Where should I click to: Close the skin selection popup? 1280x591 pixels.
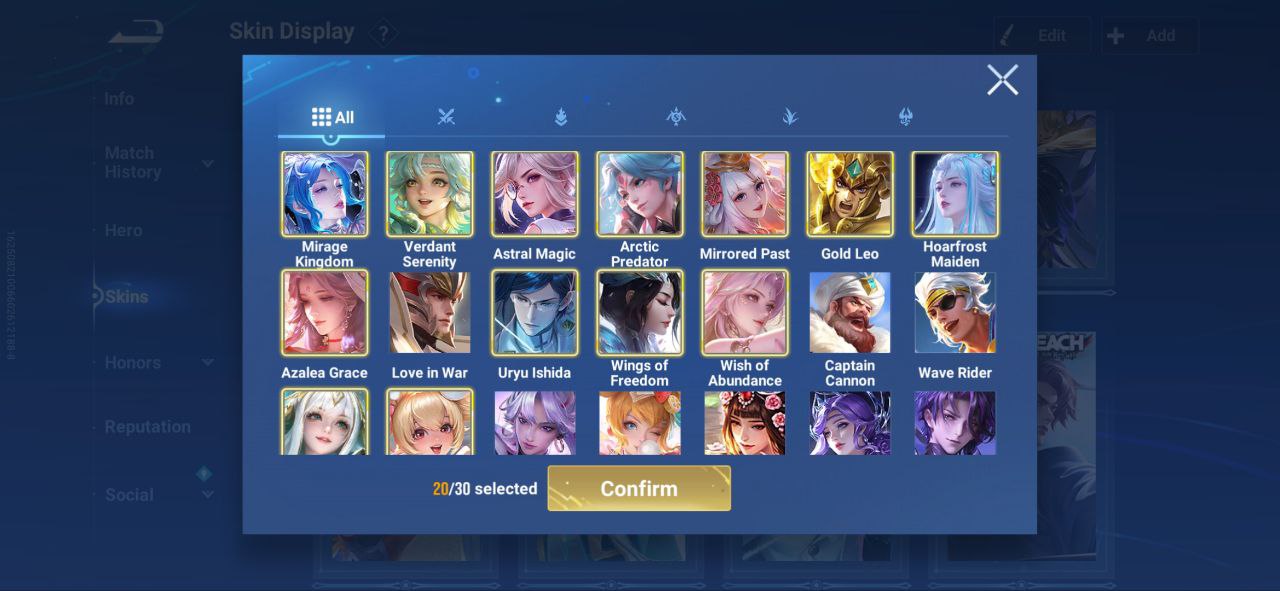point(1002,80)
